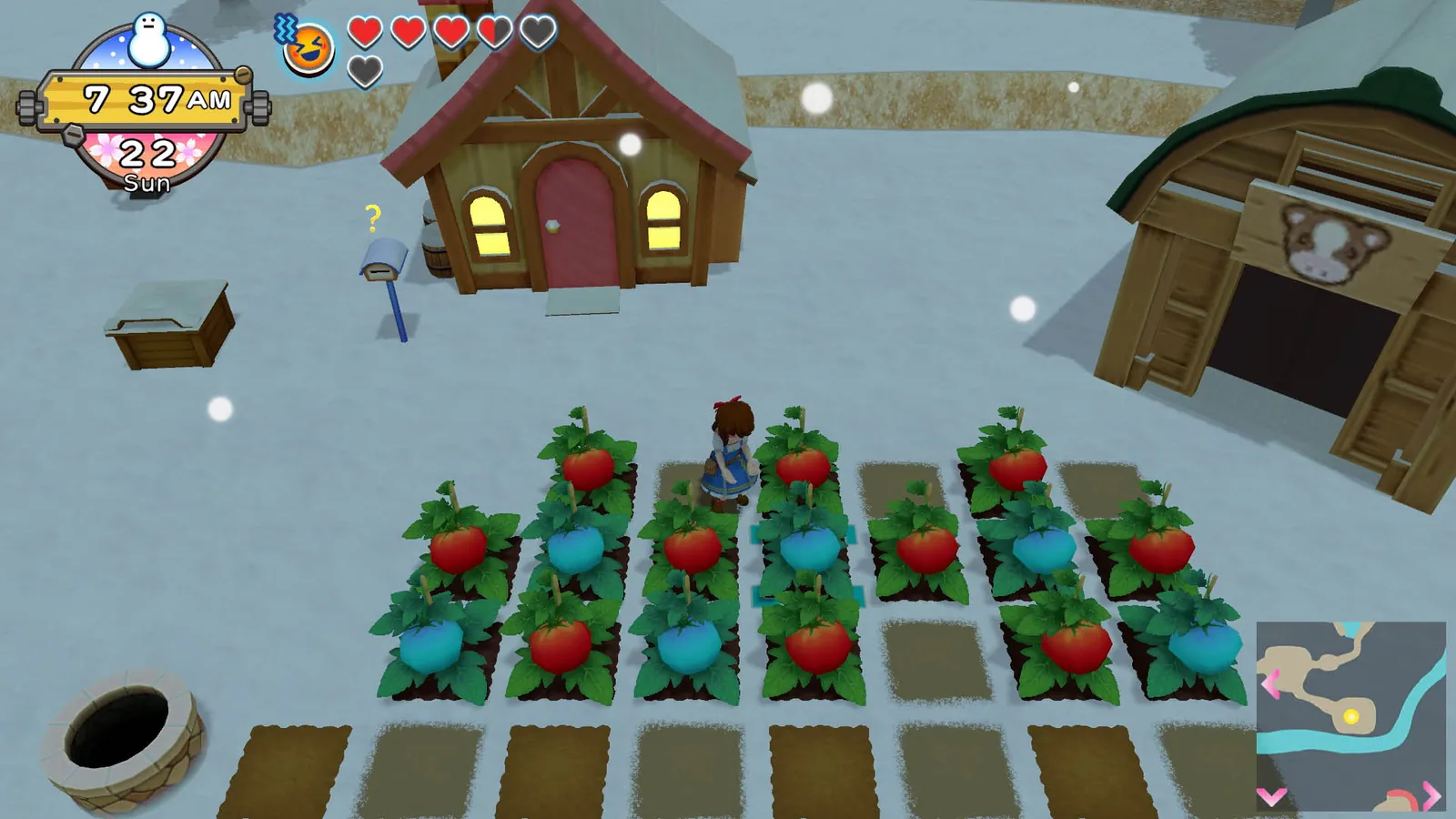Click the yellow player marker on the minimap
1456x819 pixels.
point(1351,715)
